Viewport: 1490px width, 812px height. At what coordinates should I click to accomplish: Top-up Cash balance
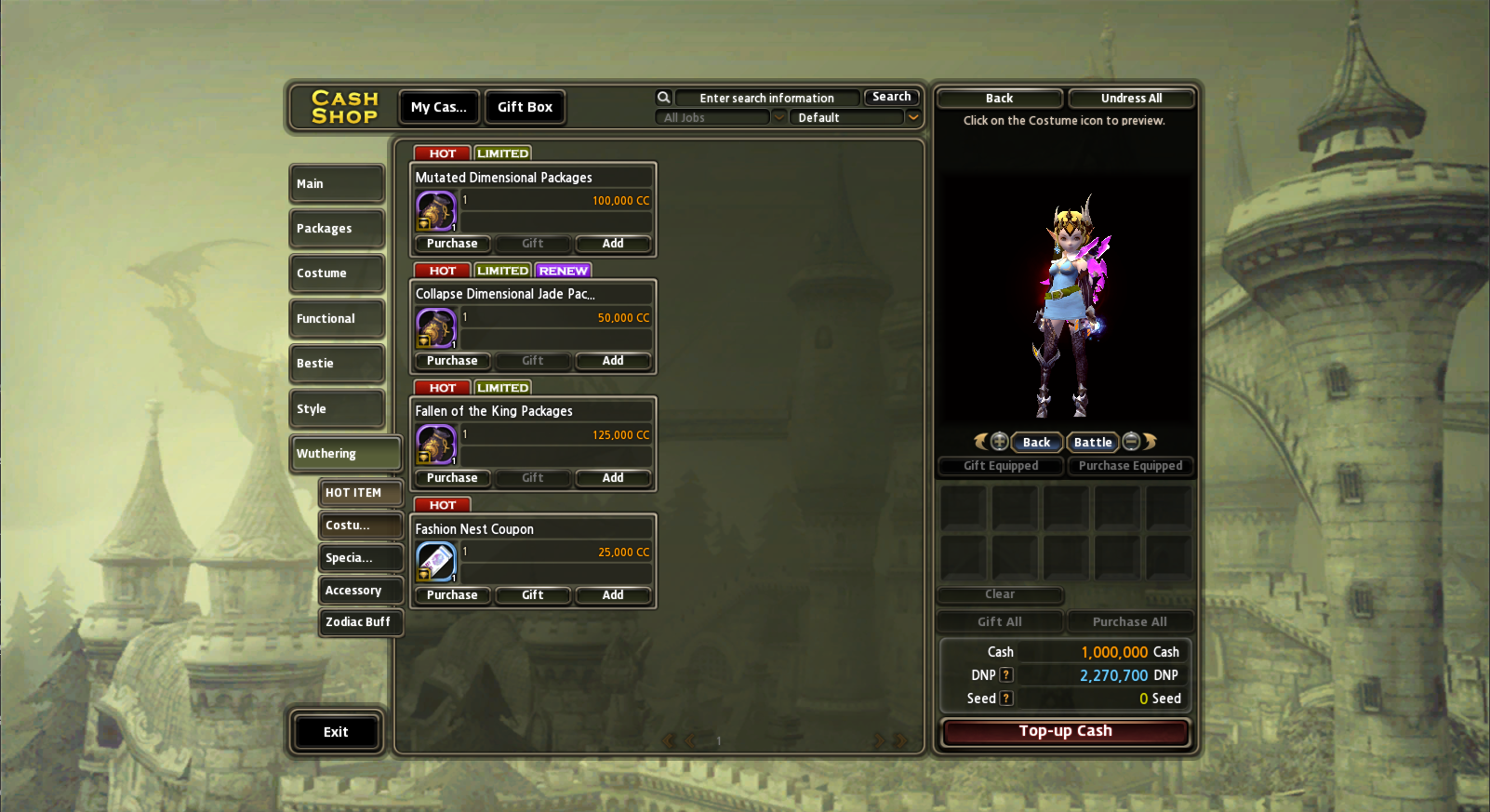click(x=1065, y=732)
